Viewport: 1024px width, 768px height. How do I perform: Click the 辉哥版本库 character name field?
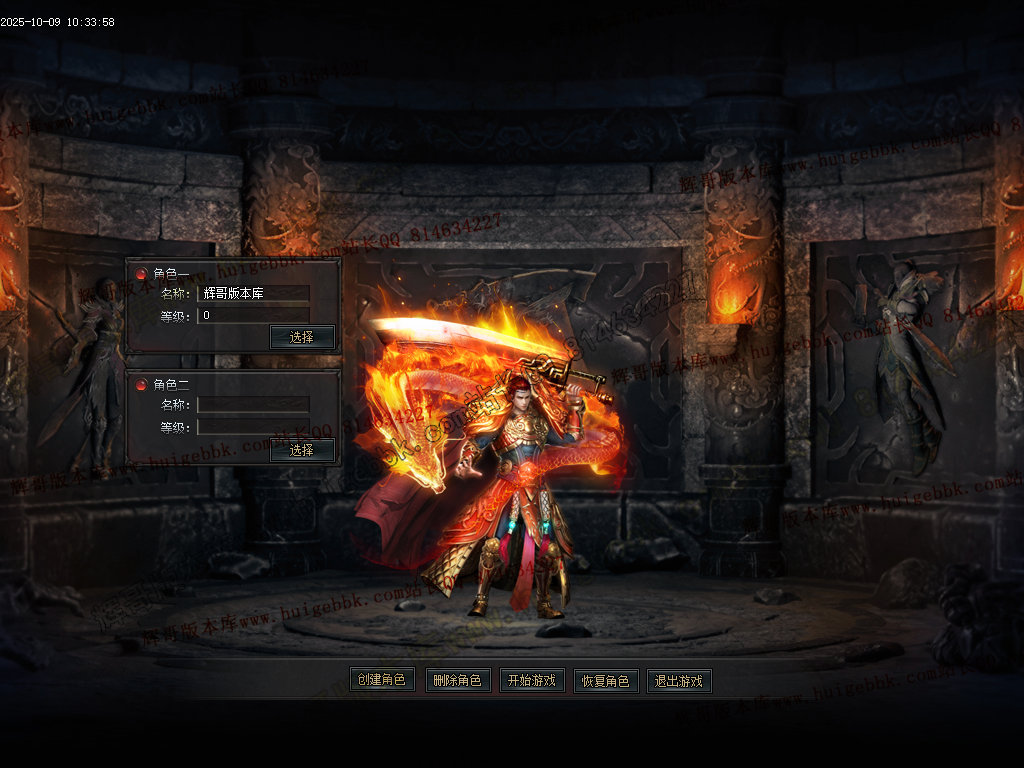pos(253,293)
